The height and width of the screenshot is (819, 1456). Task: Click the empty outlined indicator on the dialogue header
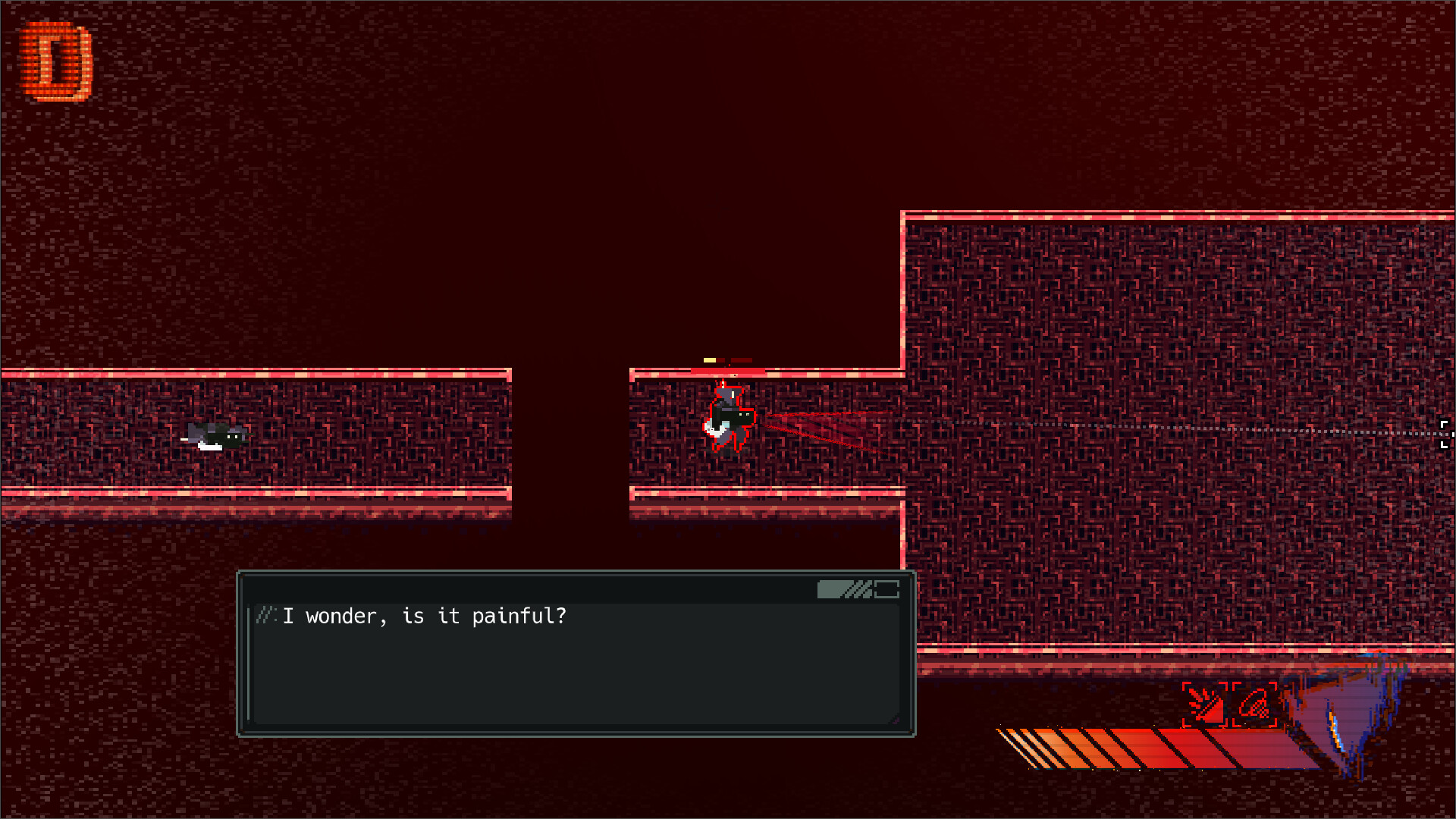click(x=887, y=589)
